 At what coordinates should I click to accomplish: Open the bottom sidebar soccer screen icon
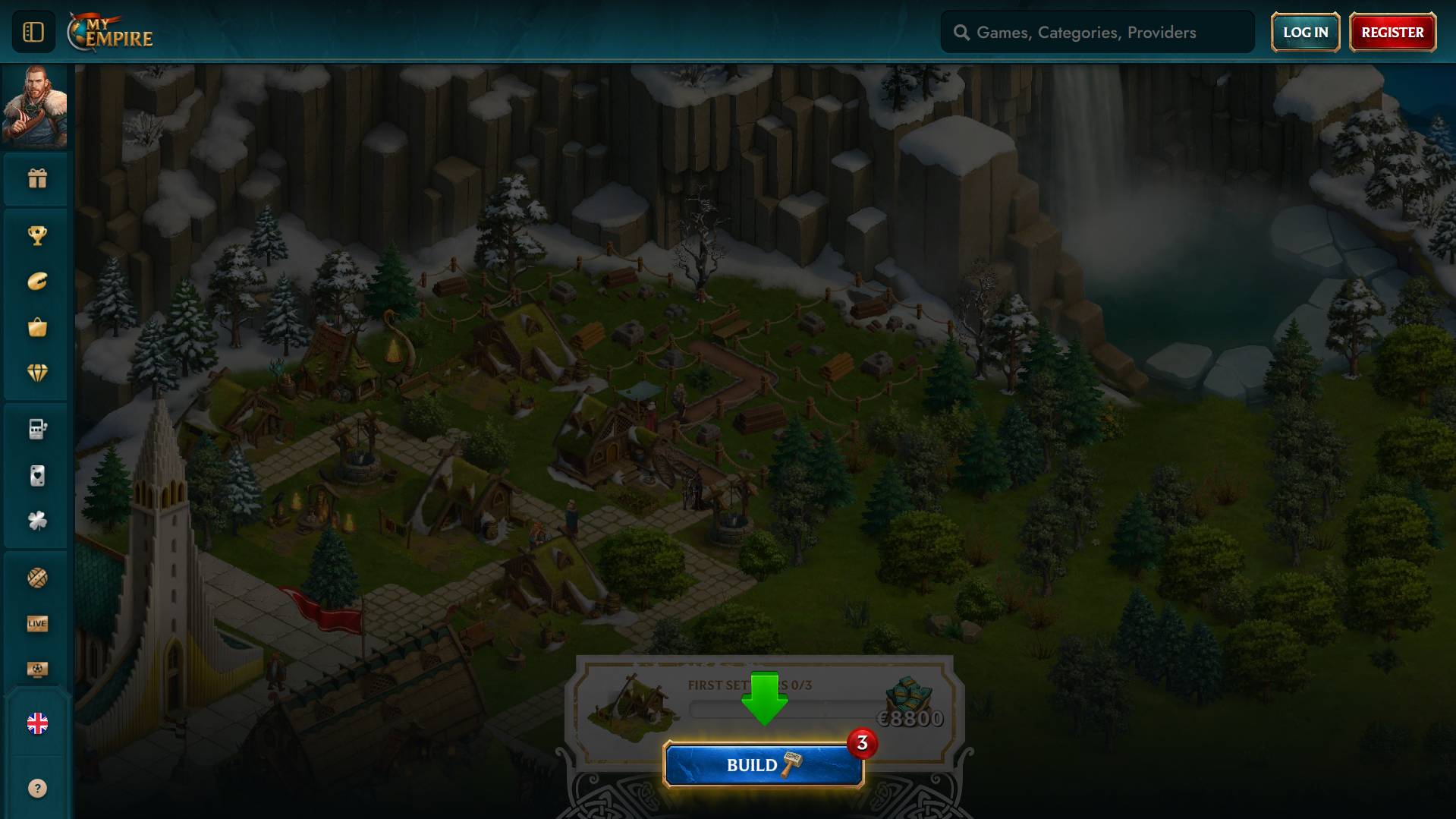point(37,669)
